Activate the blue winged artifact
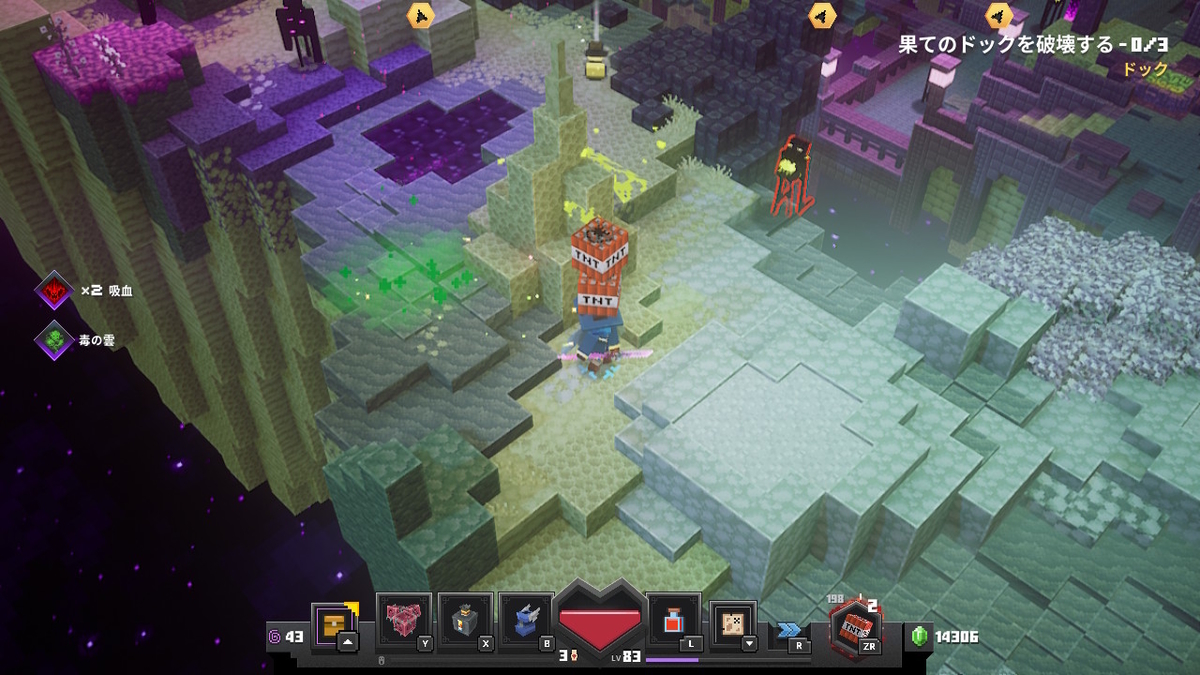 coord(526,619)
